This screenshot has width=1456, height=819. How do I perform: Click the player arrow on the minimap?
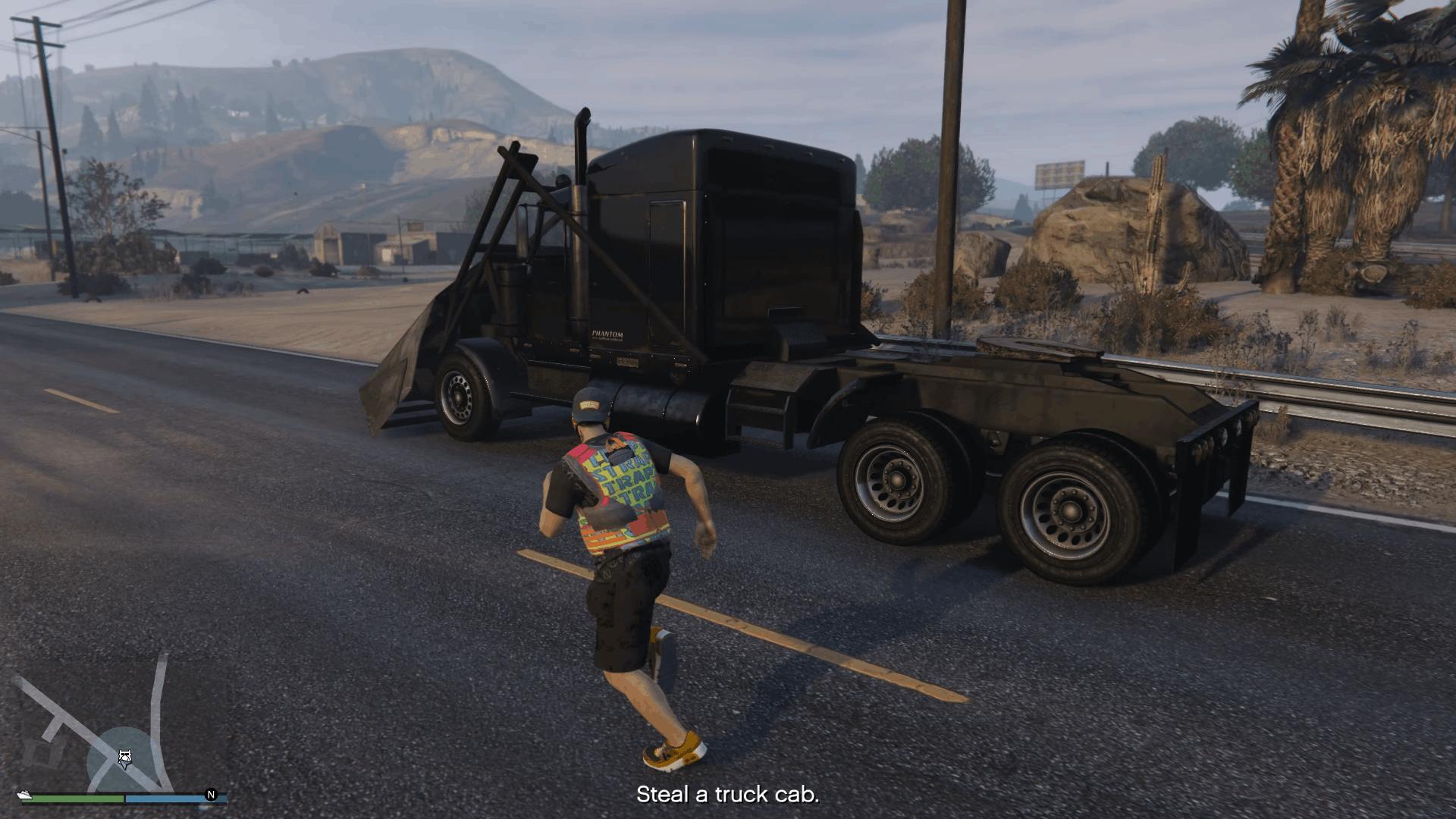tap(125, 758)
